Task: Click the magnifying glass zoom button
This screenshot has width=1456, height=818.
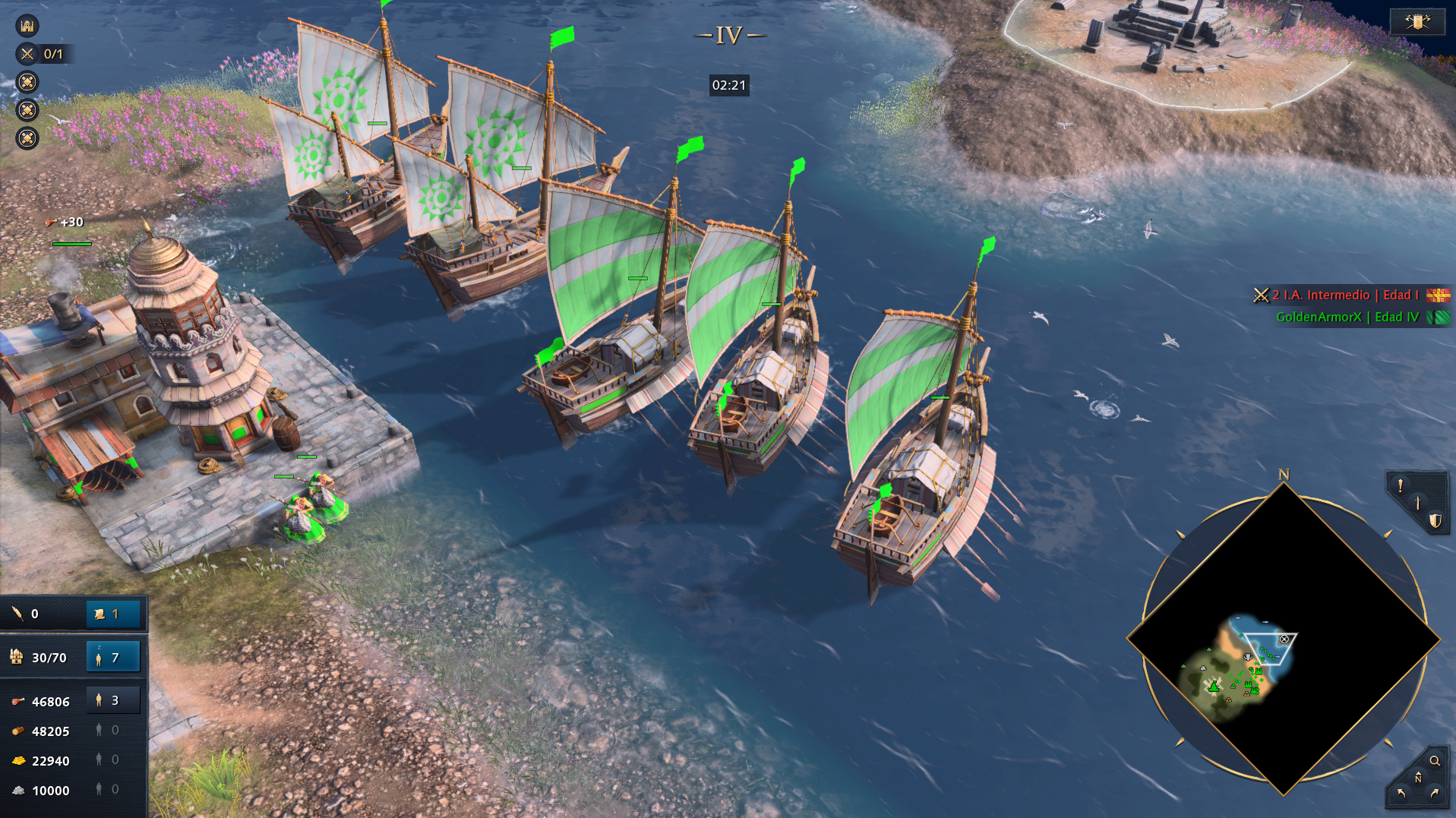Action: click(1435, 760)
